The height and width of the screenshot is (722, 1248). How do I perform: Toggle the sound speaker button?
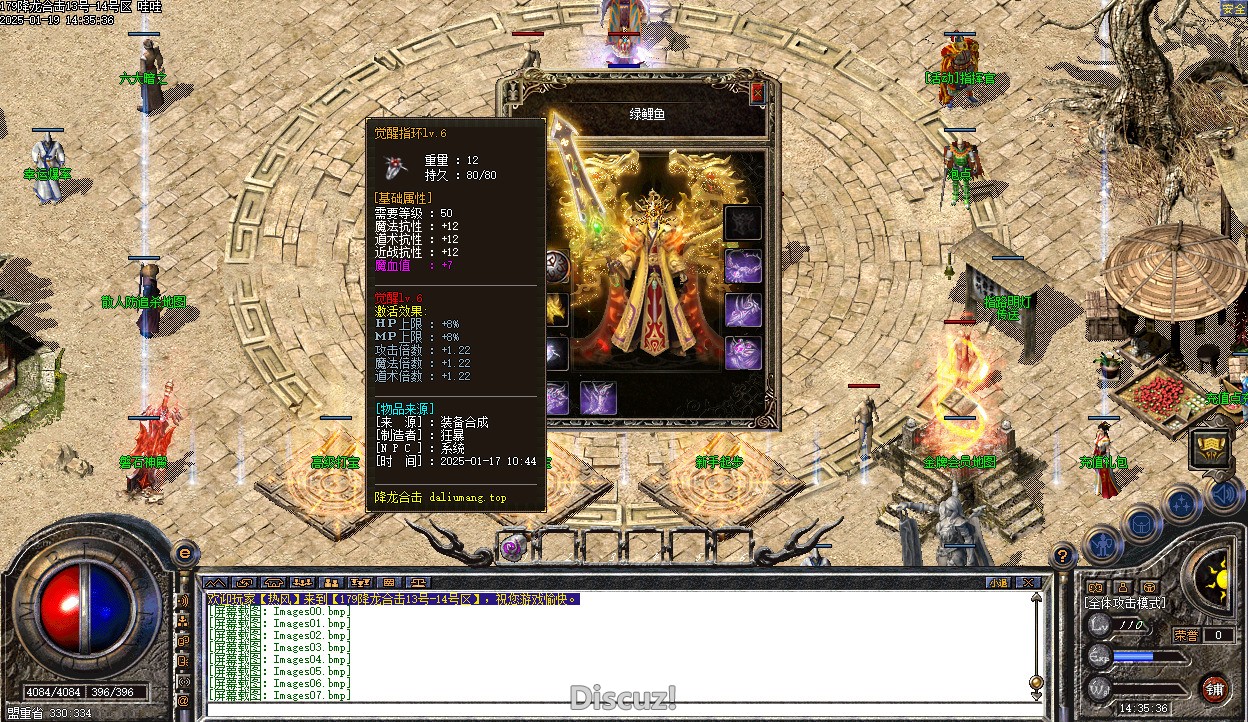click(1221, 493)
